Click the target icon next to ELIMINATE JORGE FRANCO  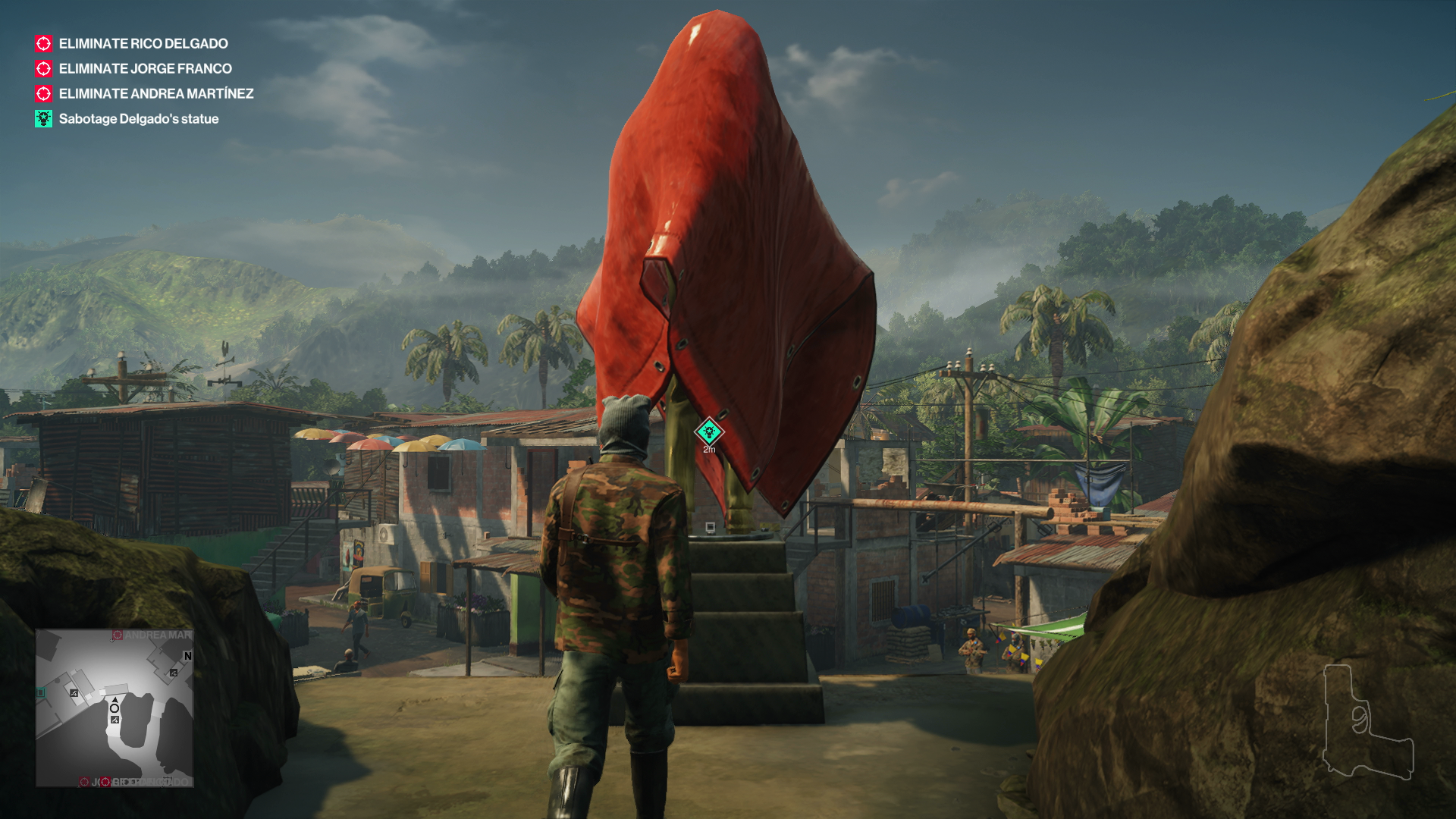click(x=42, y=68)
